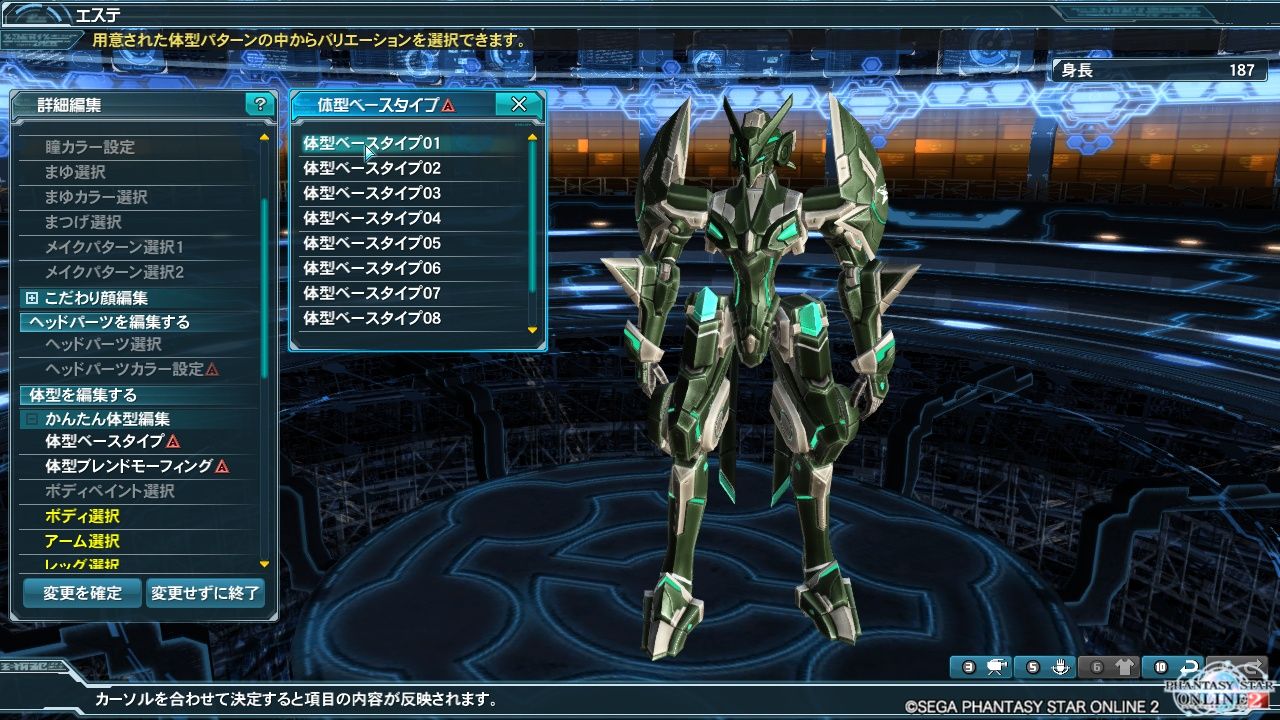Open help via the ? icon on 詳細編集 panel

click(x=260, y=104)
